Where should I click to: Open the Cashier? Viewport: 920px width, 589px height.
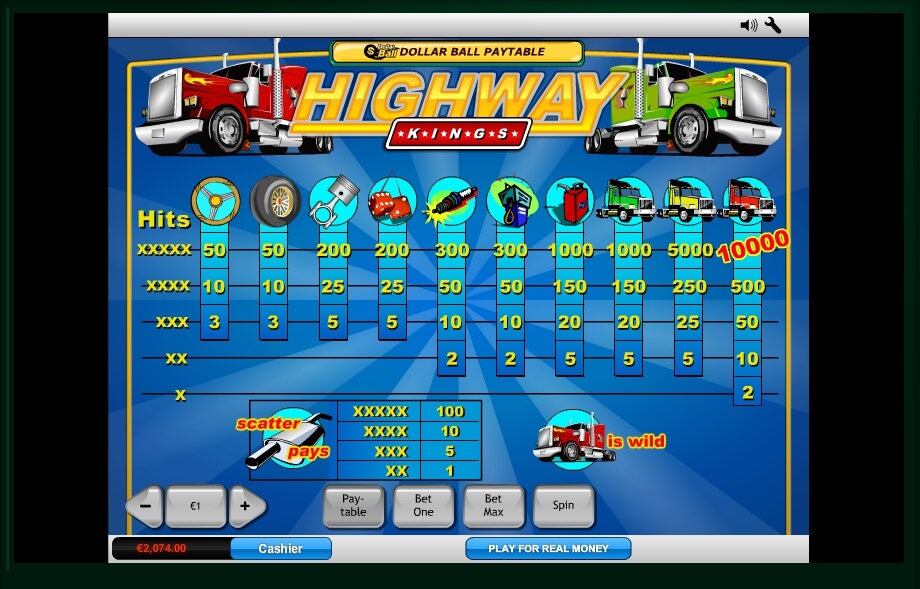point(280,548)
